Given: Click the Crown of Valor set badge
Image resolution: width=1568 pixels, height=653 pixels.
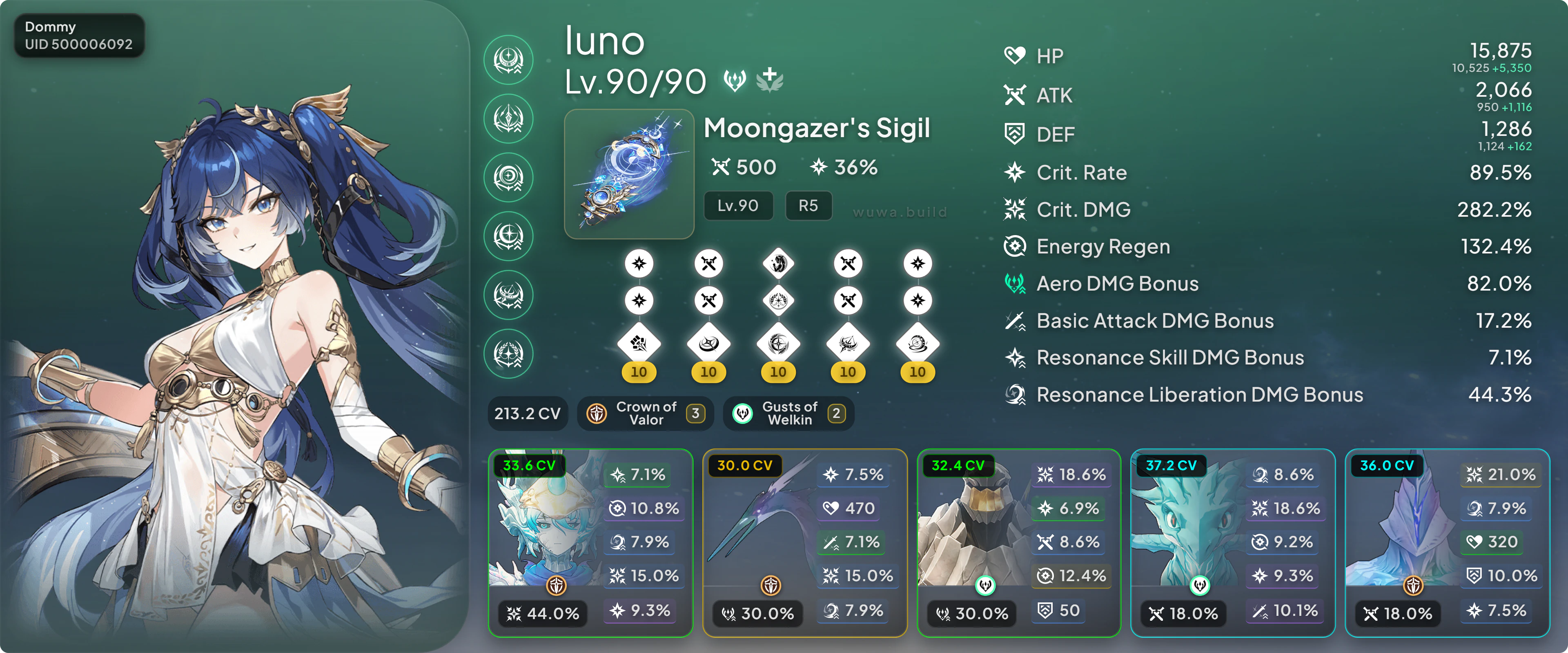Looking at the screenshot, I should (645, 414).
